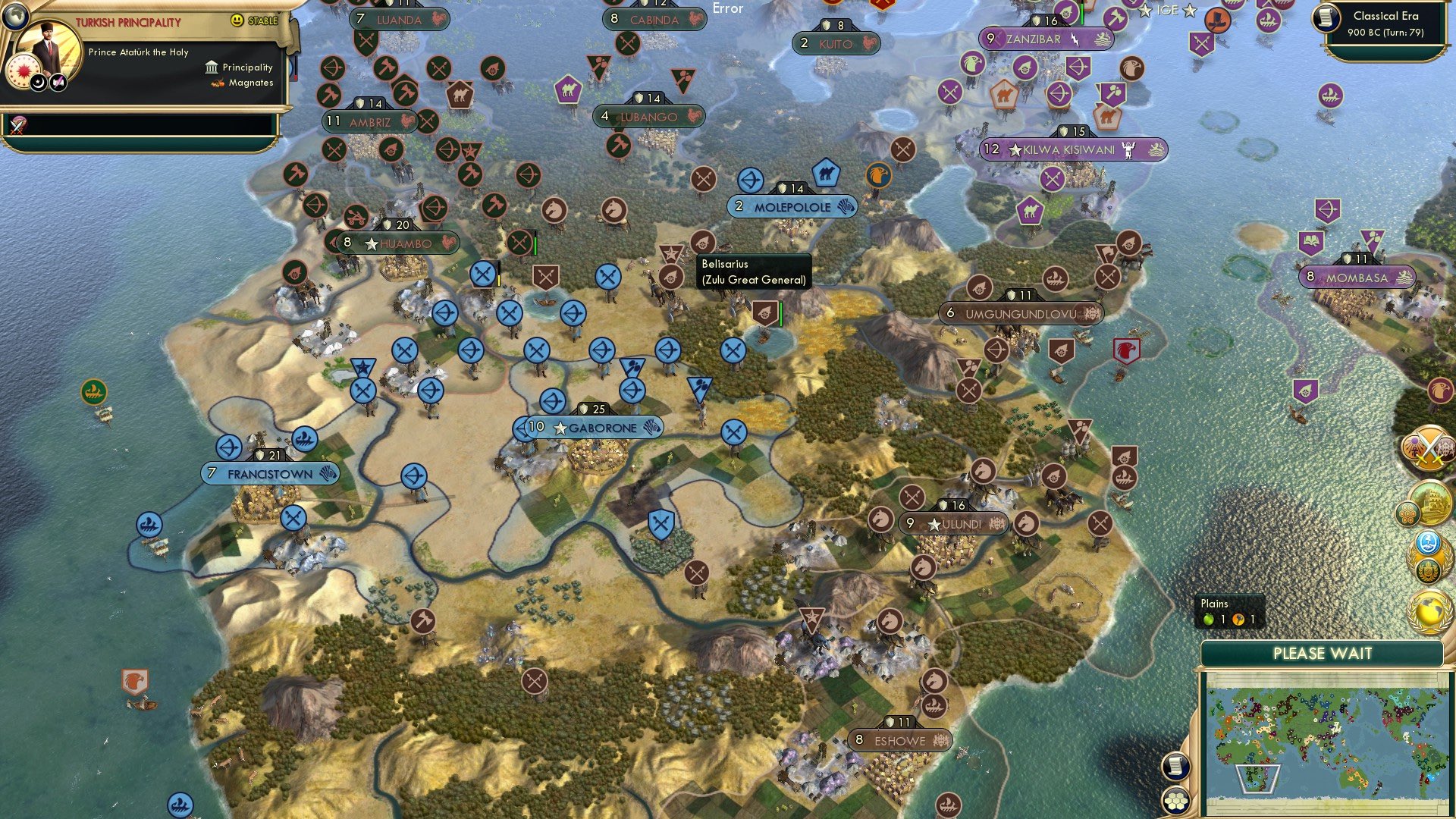1456x819 pixels.
Task: Click the Magnates trait icon
Action: point(219,84)
